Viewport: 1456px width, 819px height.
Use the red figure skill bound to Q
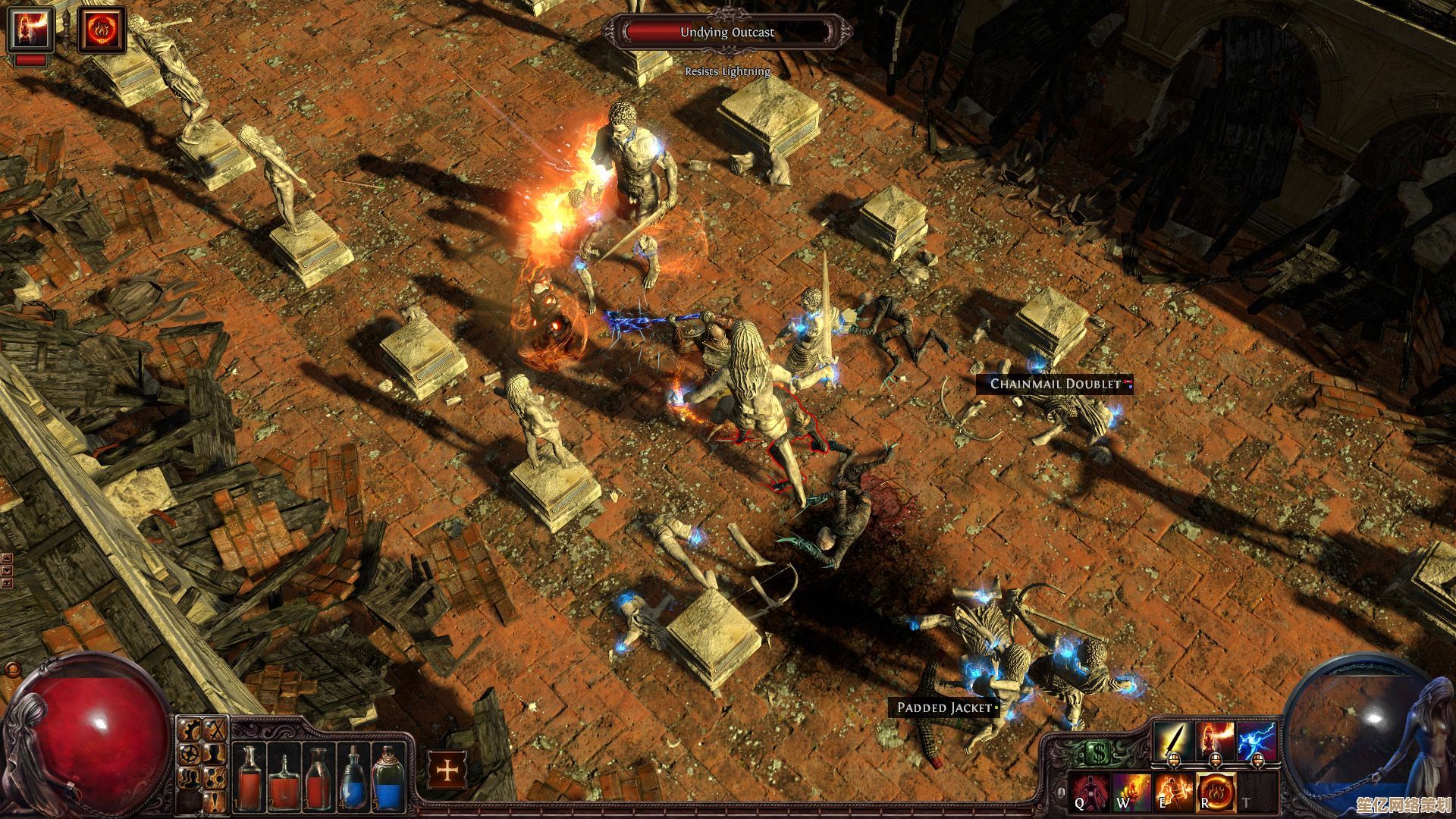[x=1089, y=791]
